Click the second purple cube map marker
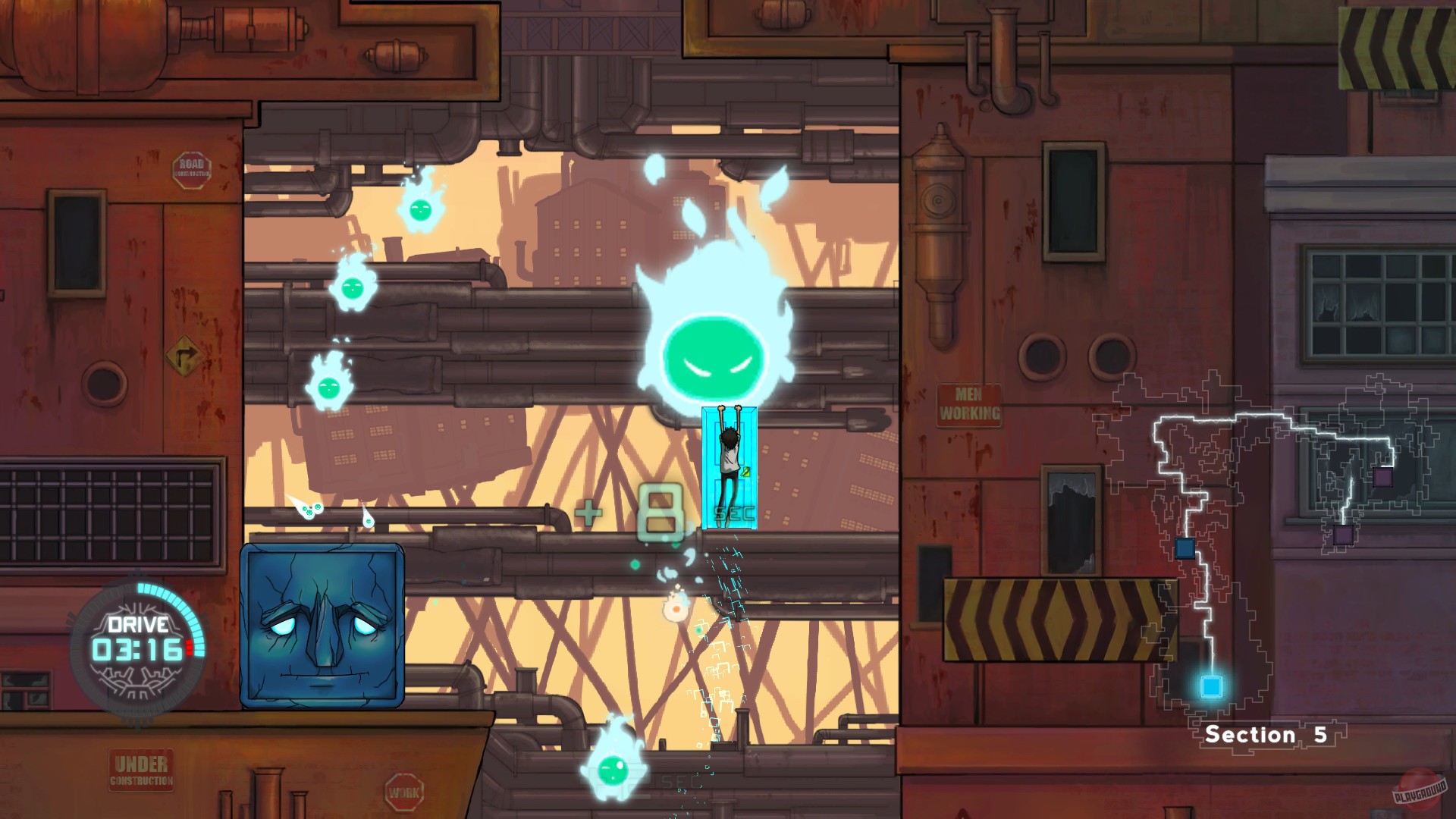Screen dimensions: 1456x819 point(1343,535)
